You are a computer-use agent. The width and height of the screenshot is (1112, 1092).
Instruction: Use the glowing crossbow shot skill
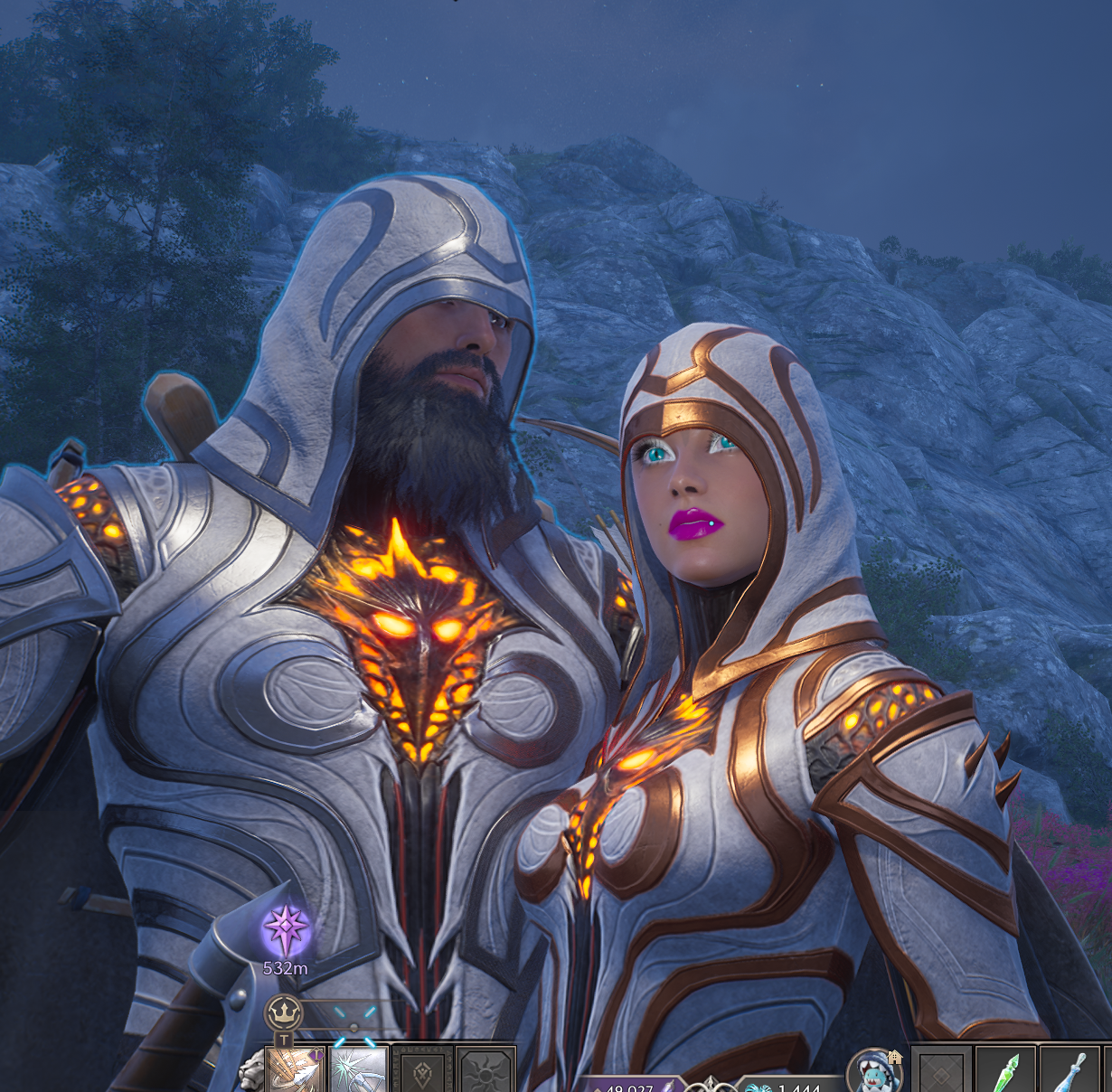359,1072
